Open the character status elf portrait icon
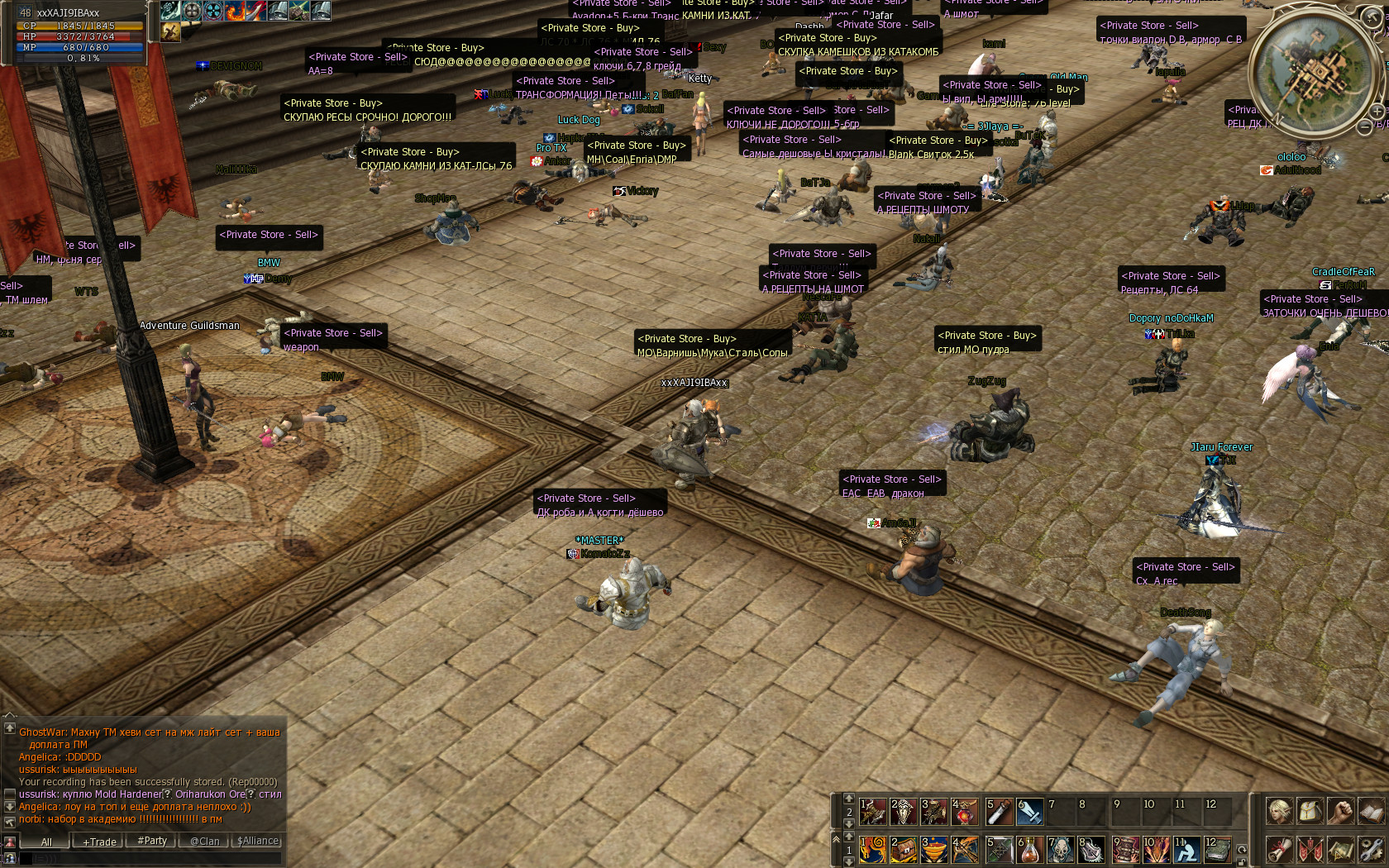1389x868 pixels. [1279, 812]
